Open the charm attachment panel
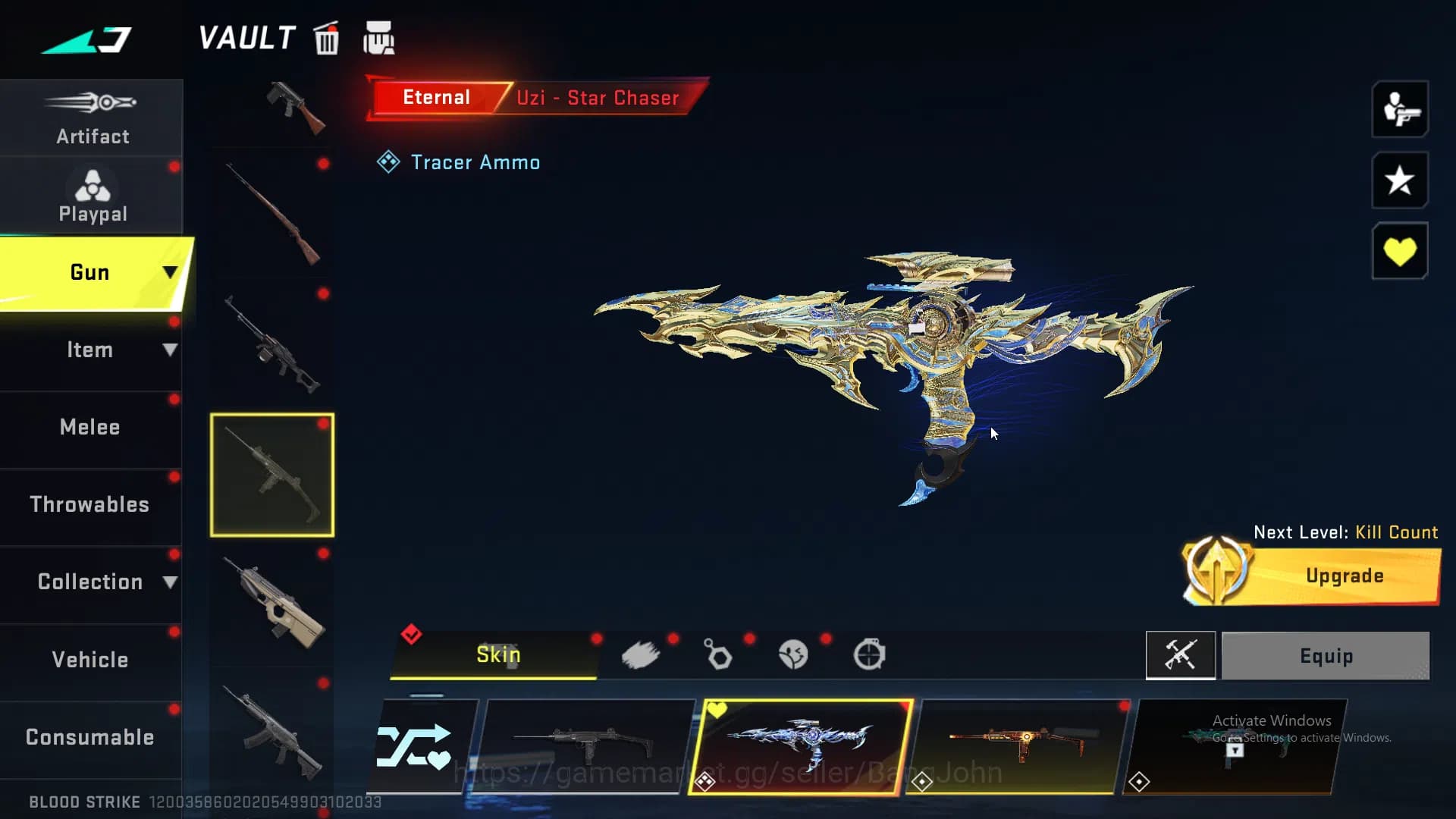Screen dimensions: 1456x819 [717, 655]
